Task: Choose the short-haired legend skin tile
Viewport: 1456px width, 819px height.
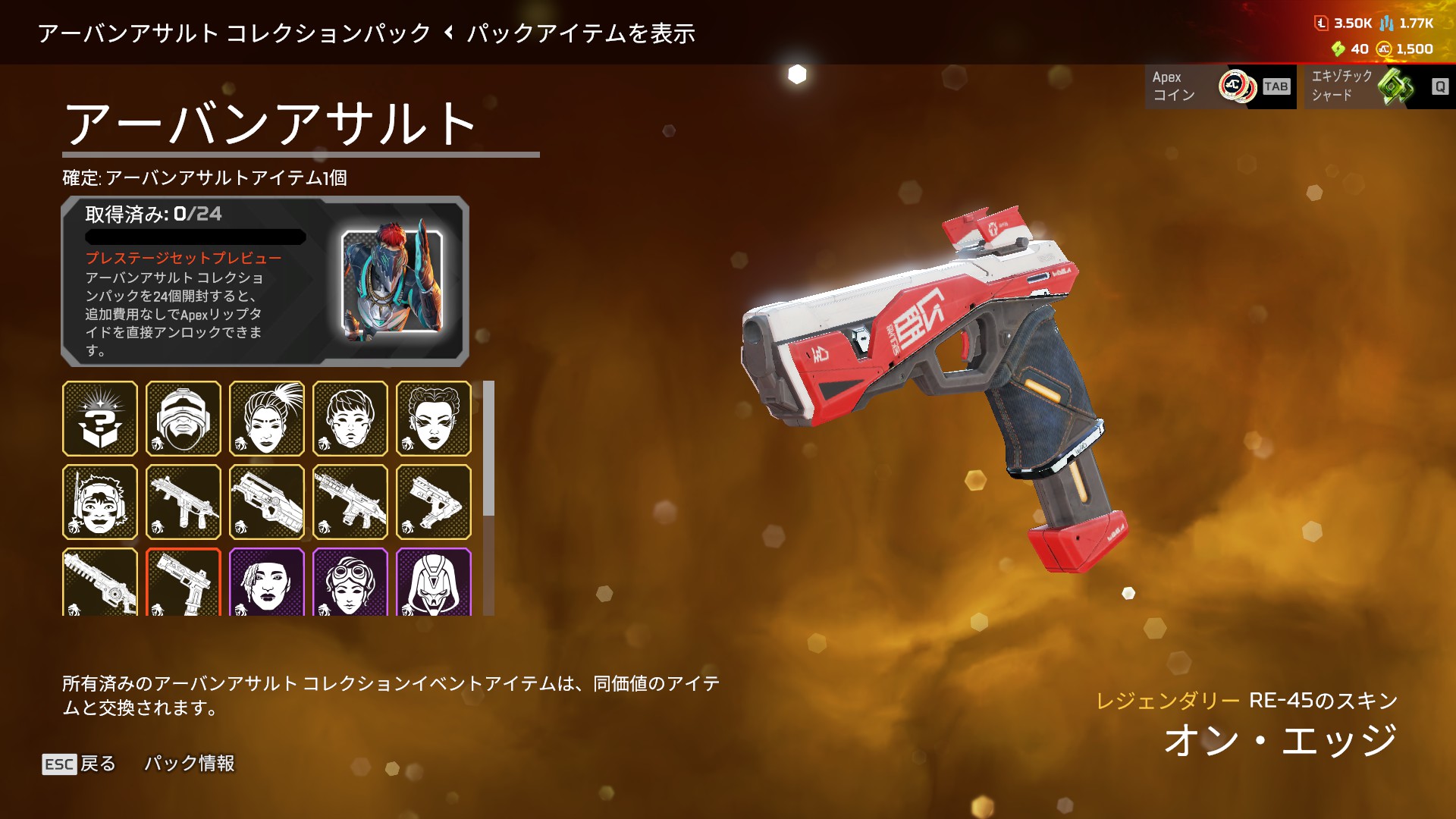Action: coord(350,419)
